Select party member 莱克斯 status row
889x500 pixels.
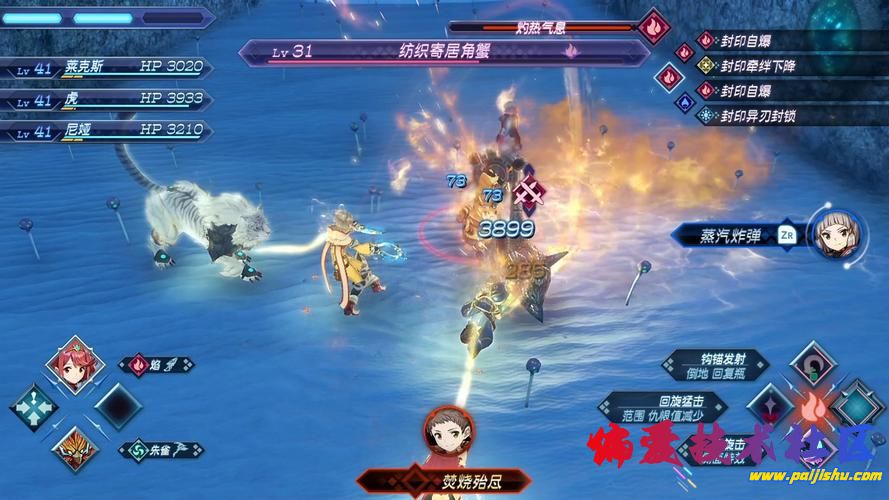pos(110,68)
